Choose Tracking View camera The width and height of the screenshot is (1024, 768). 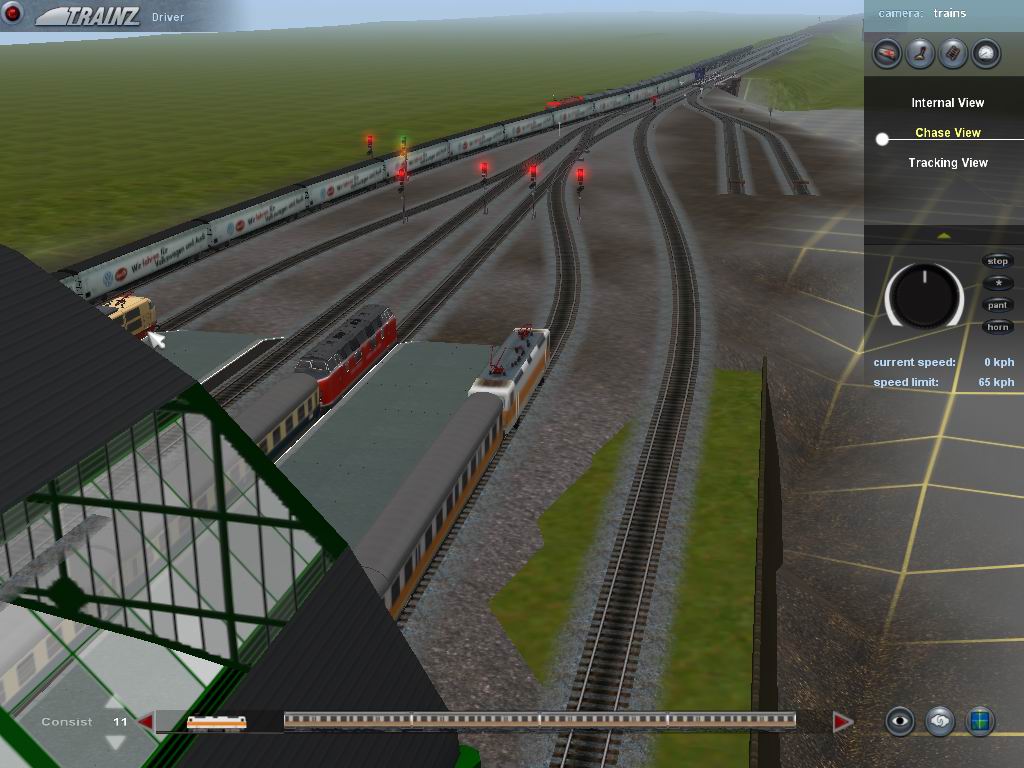coord(947,163)
